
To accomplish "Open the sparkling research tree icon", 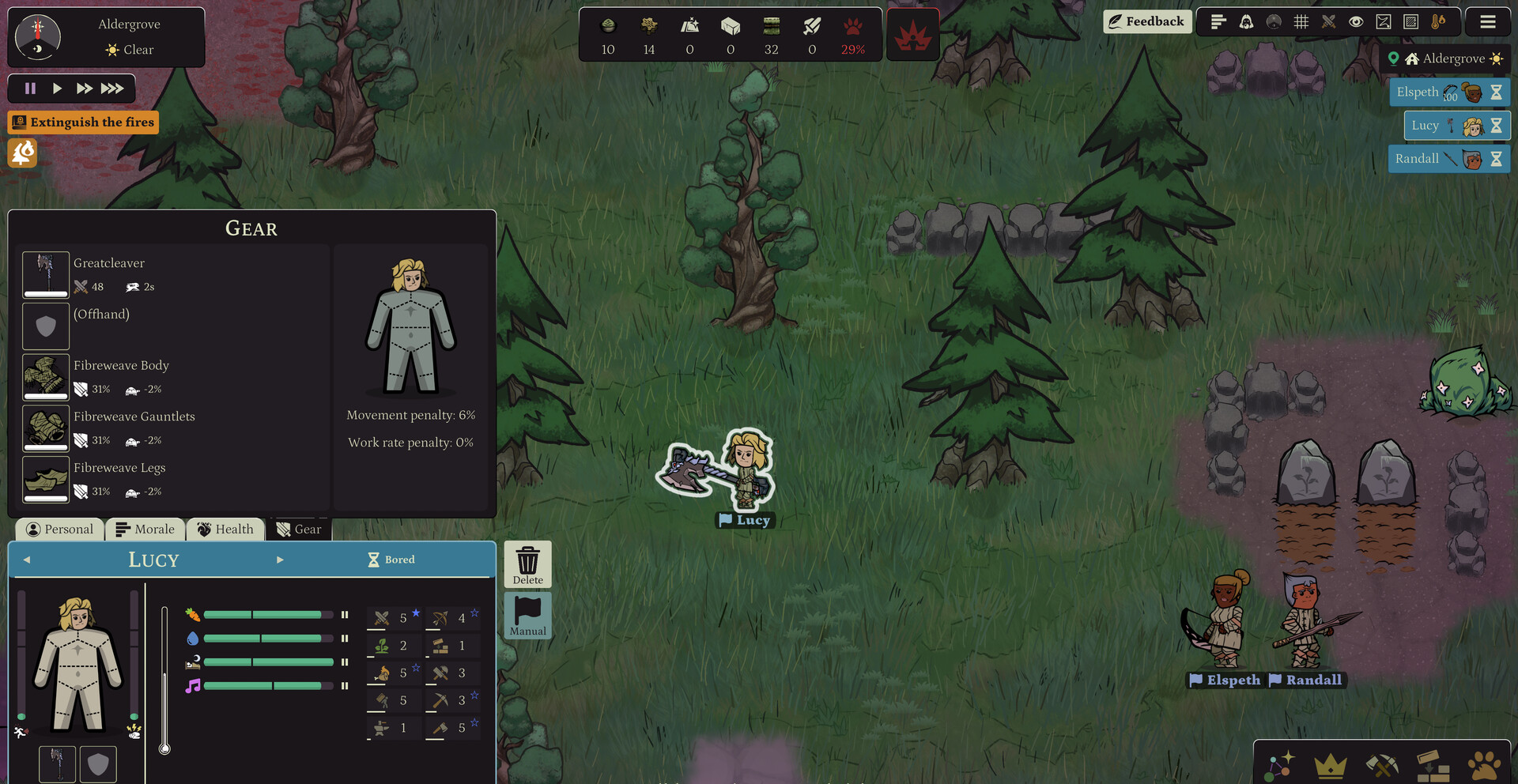I will point(1281,765).
